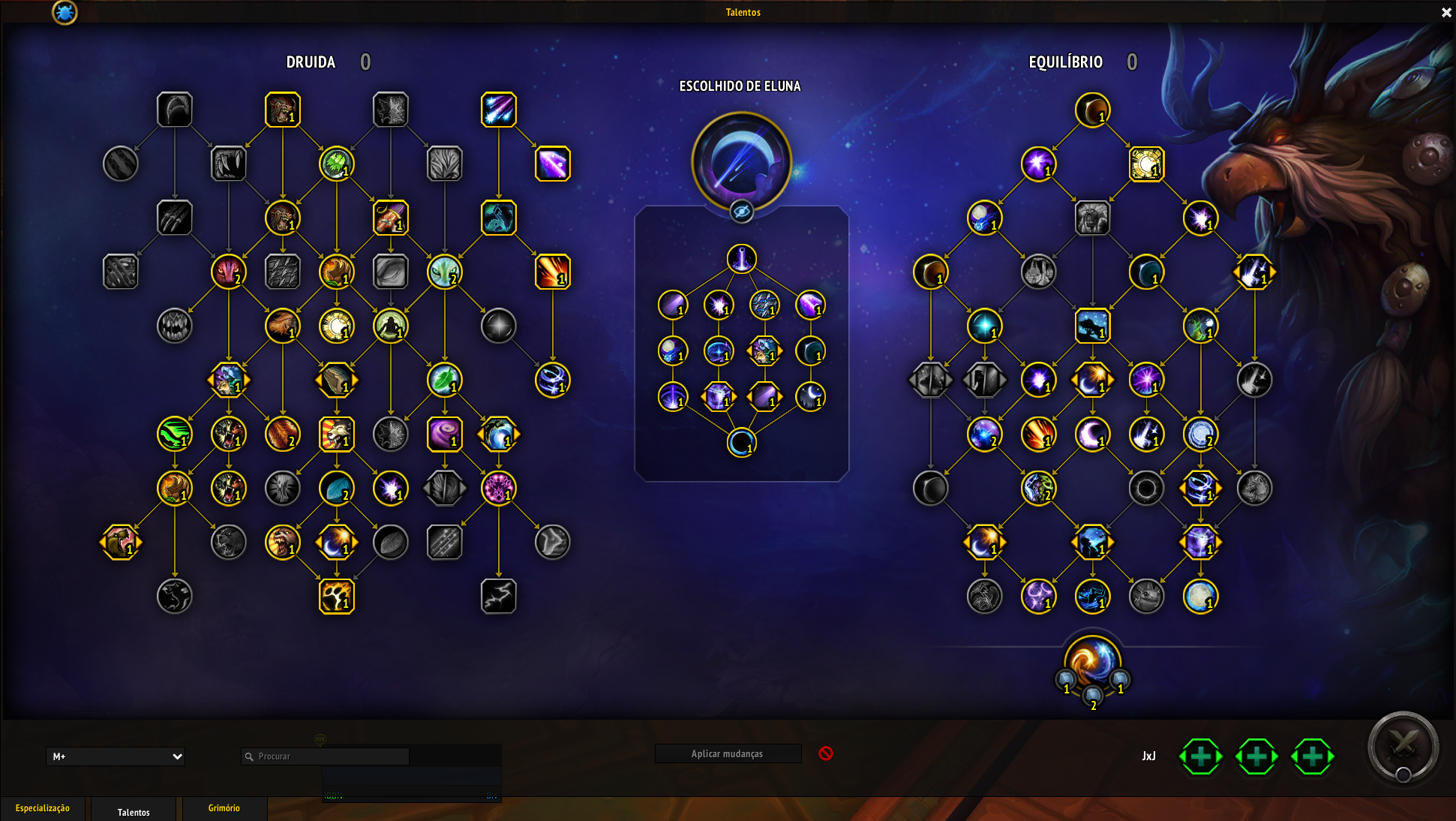Click the crossed swords war mode button
This screenshot has width=1456, height=821.
tap(1403, 747)
